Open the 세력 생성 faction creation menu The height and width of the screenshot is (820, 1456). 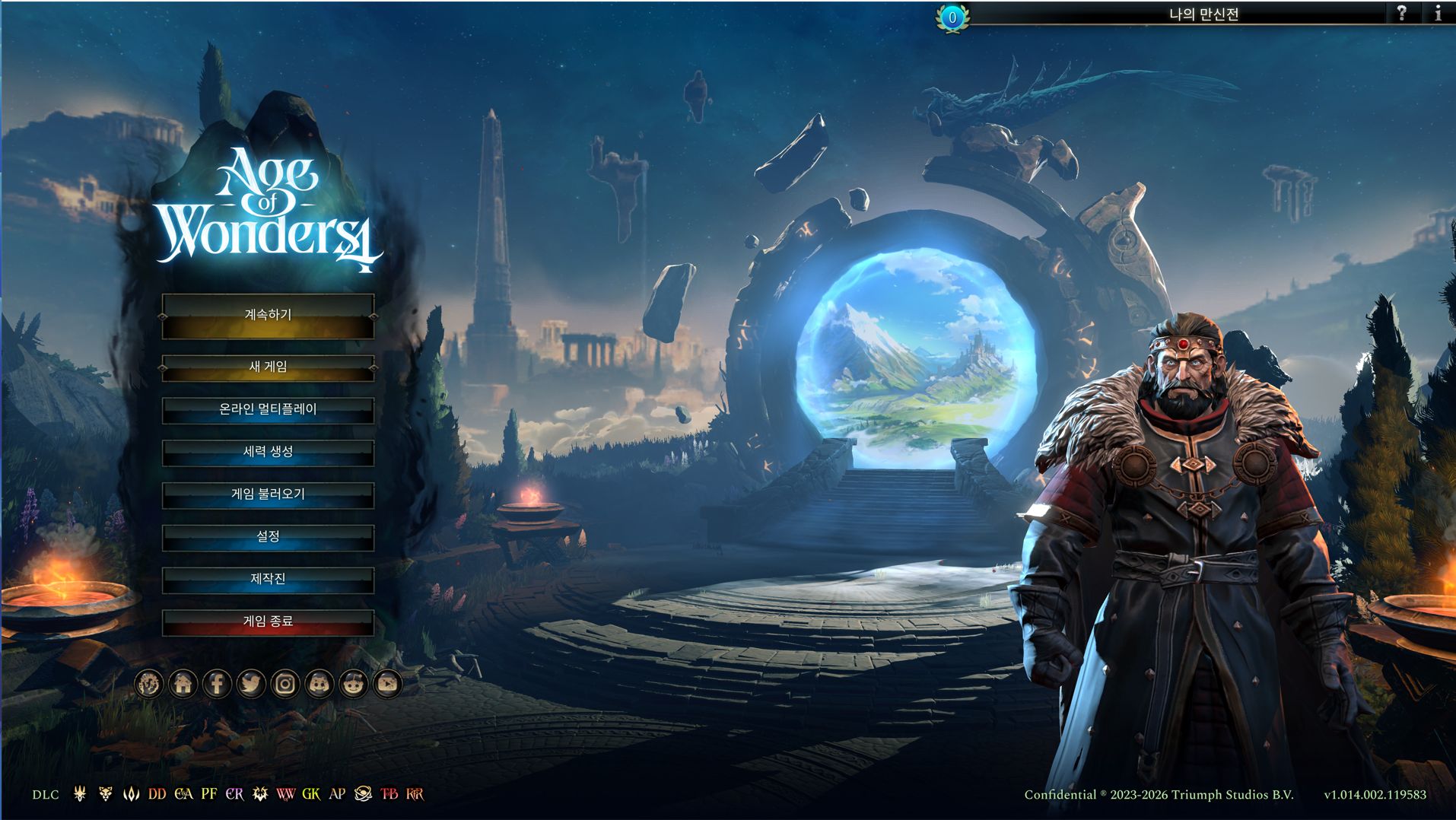[x=268, y=453]
